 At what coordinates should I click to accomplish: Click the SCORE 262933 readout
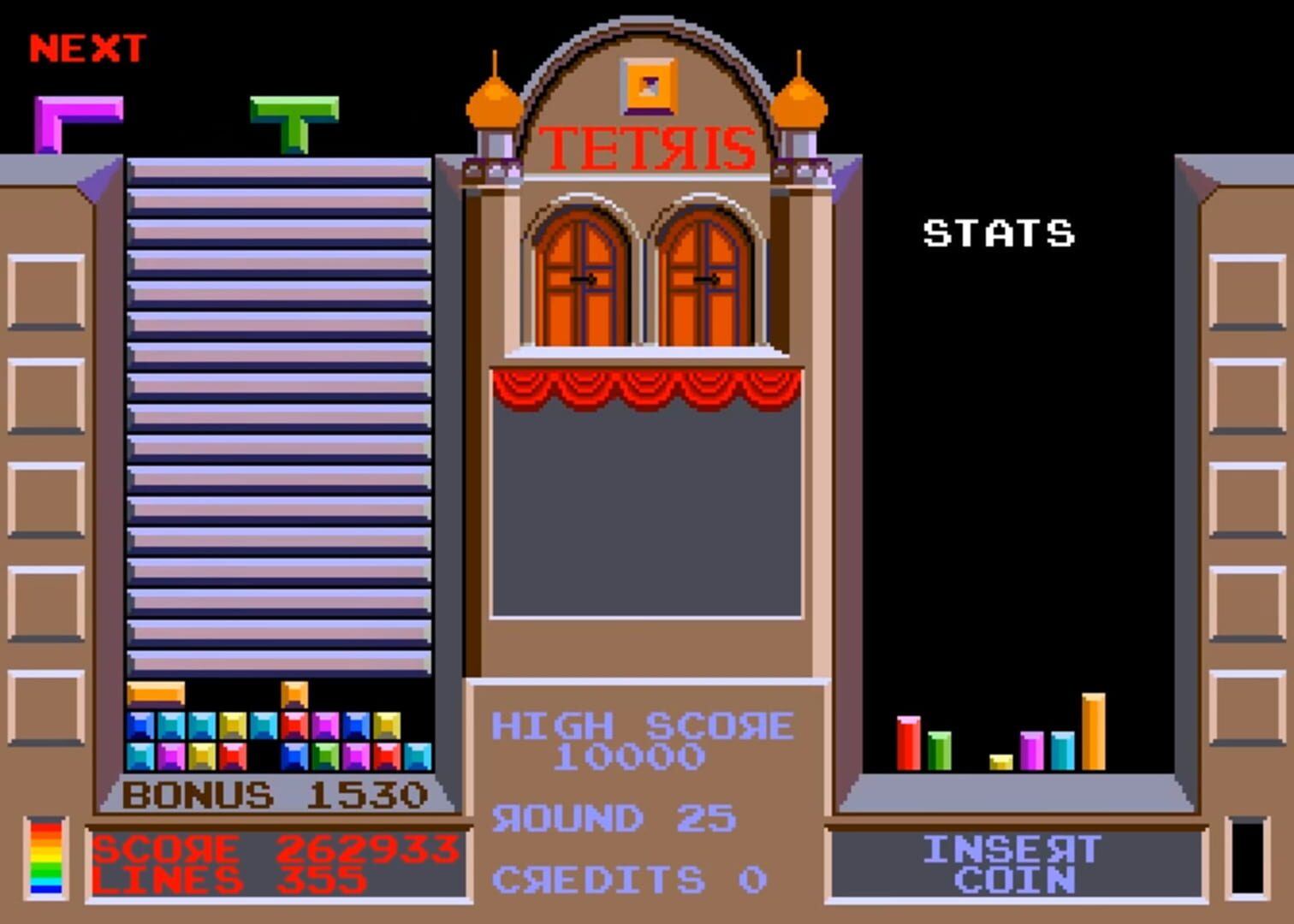(274, 849)
